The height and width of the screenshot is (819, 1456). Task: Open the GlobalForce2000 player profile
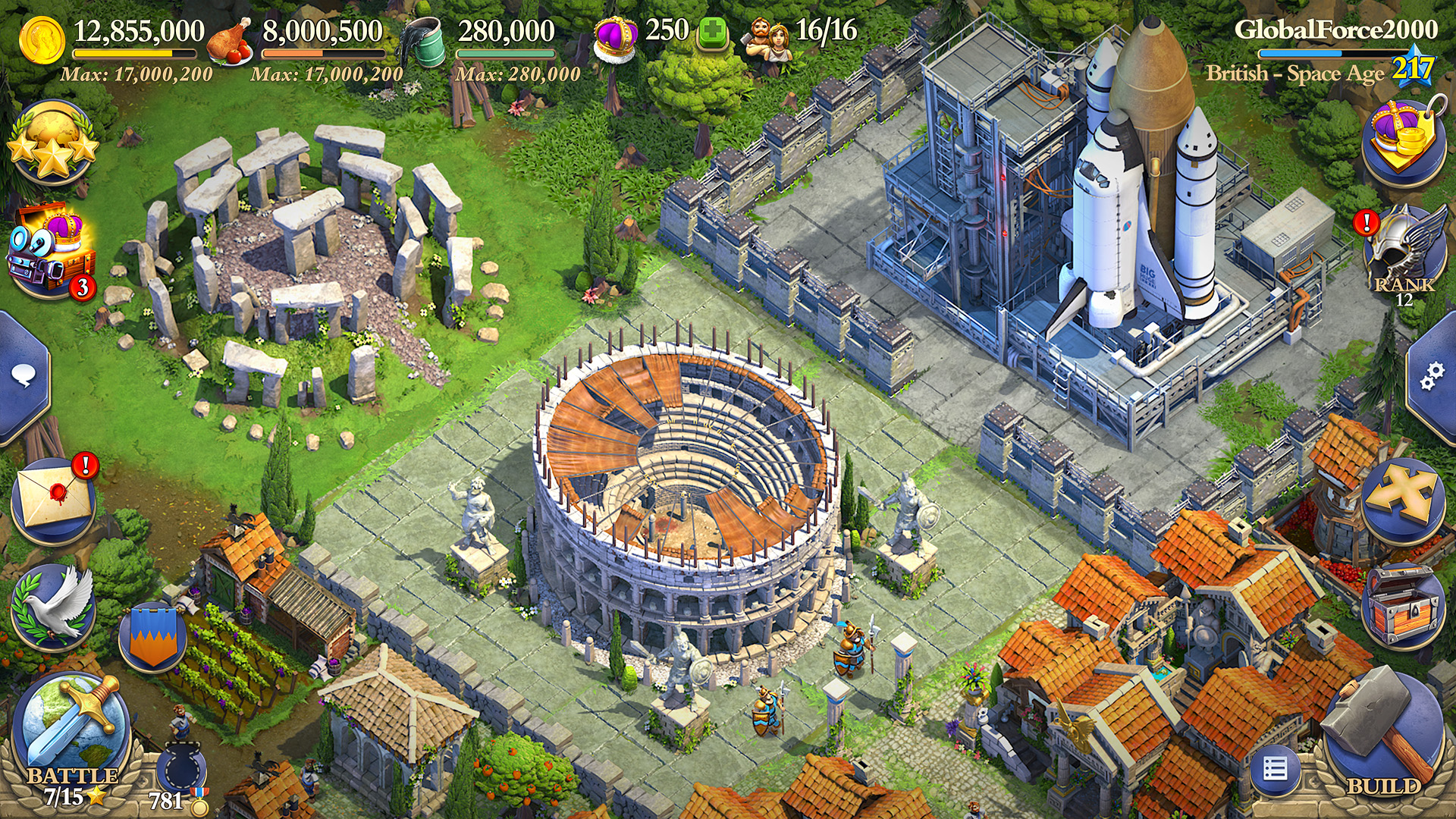1335,30
